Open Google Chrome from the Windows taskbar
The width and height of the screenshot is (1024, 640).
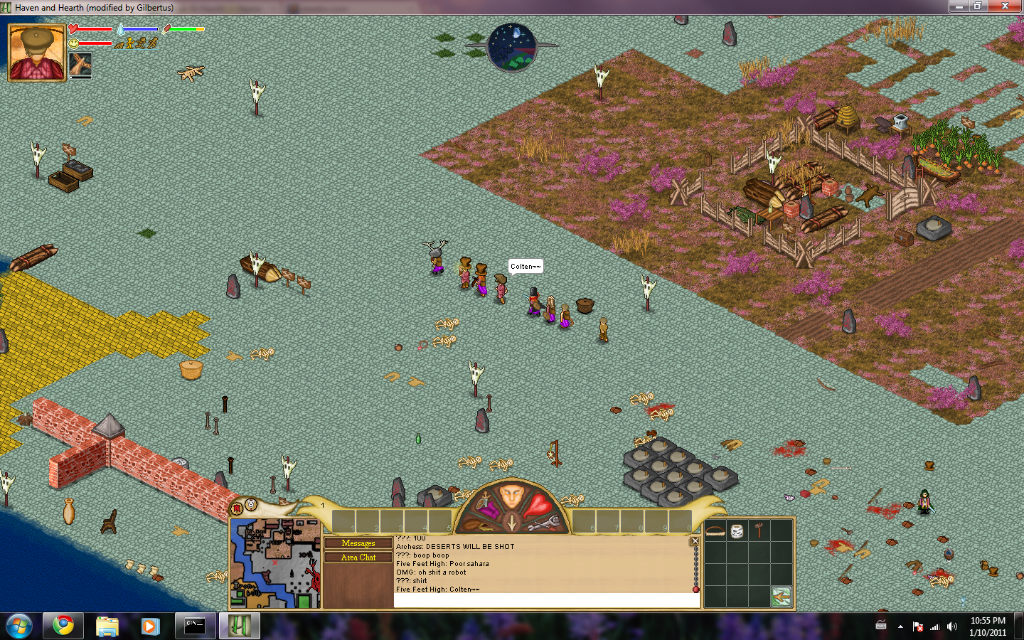click(x=63, y=625)
